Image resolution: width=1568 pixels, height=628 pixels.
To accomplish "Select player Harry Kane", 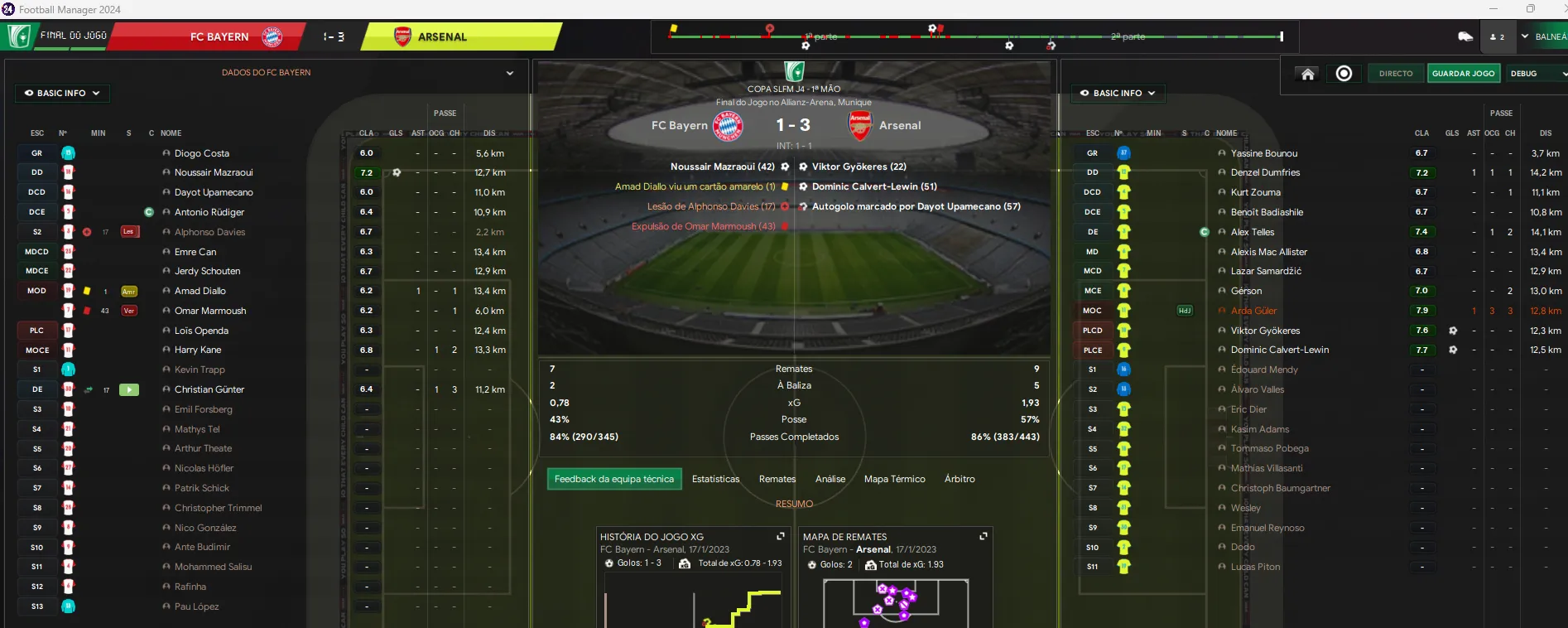I will click(198, 350).
